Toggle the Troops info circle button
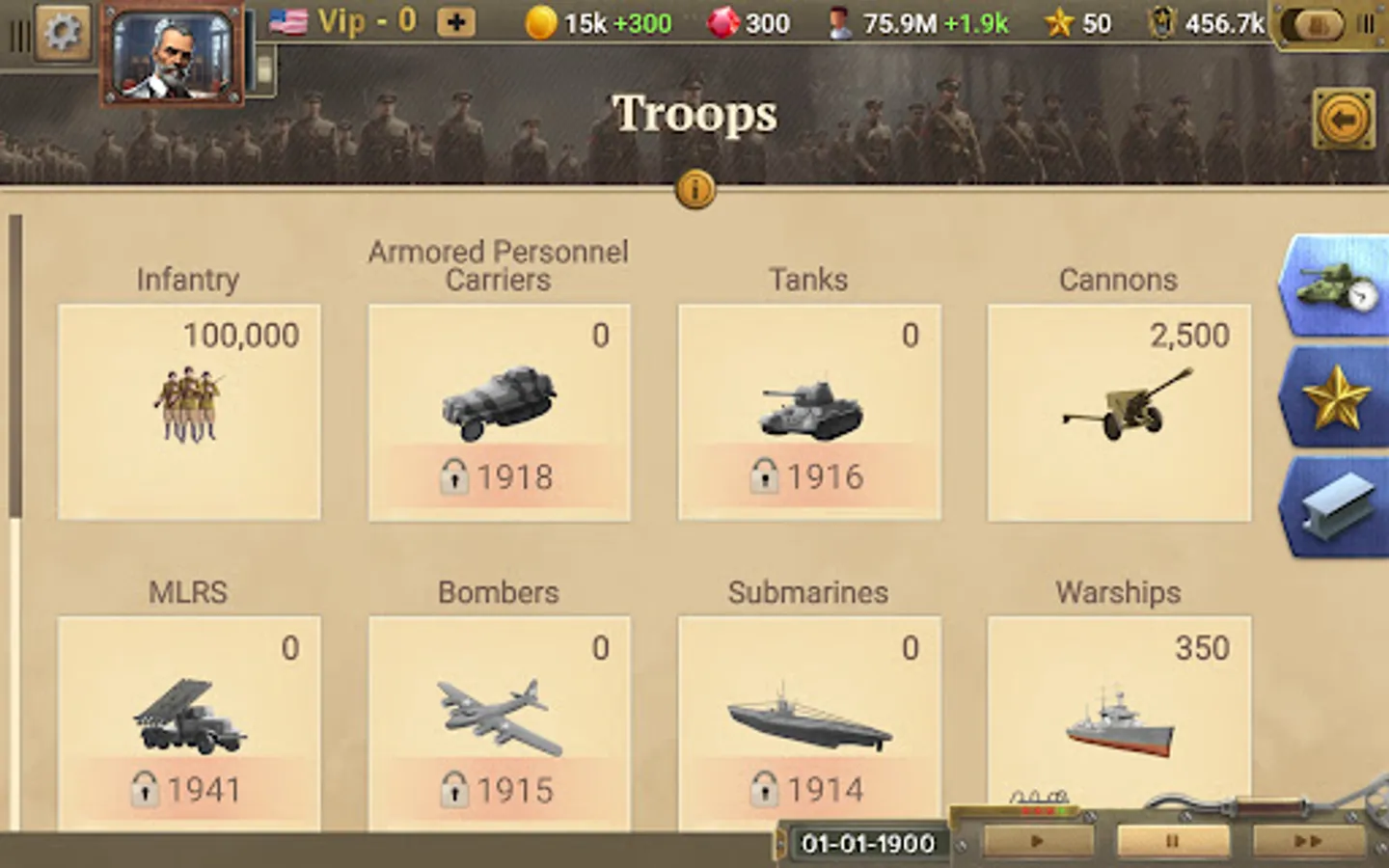 coord(694,189)
